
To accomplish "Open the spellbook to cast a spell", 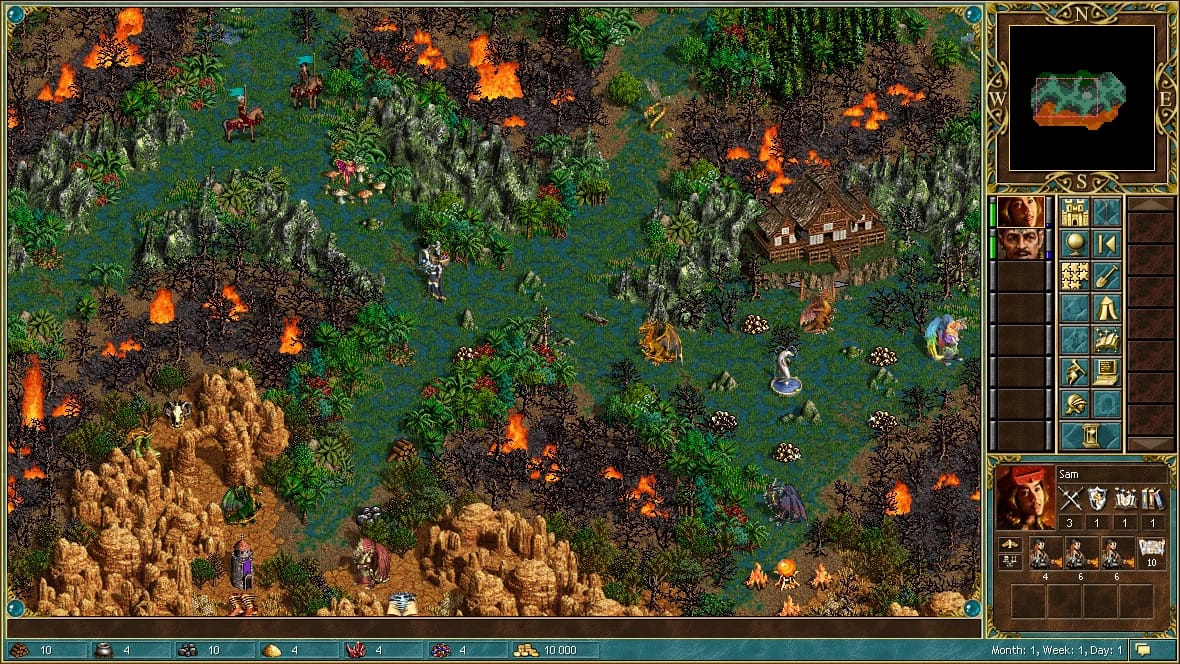I will click(x=1106, y=339).
